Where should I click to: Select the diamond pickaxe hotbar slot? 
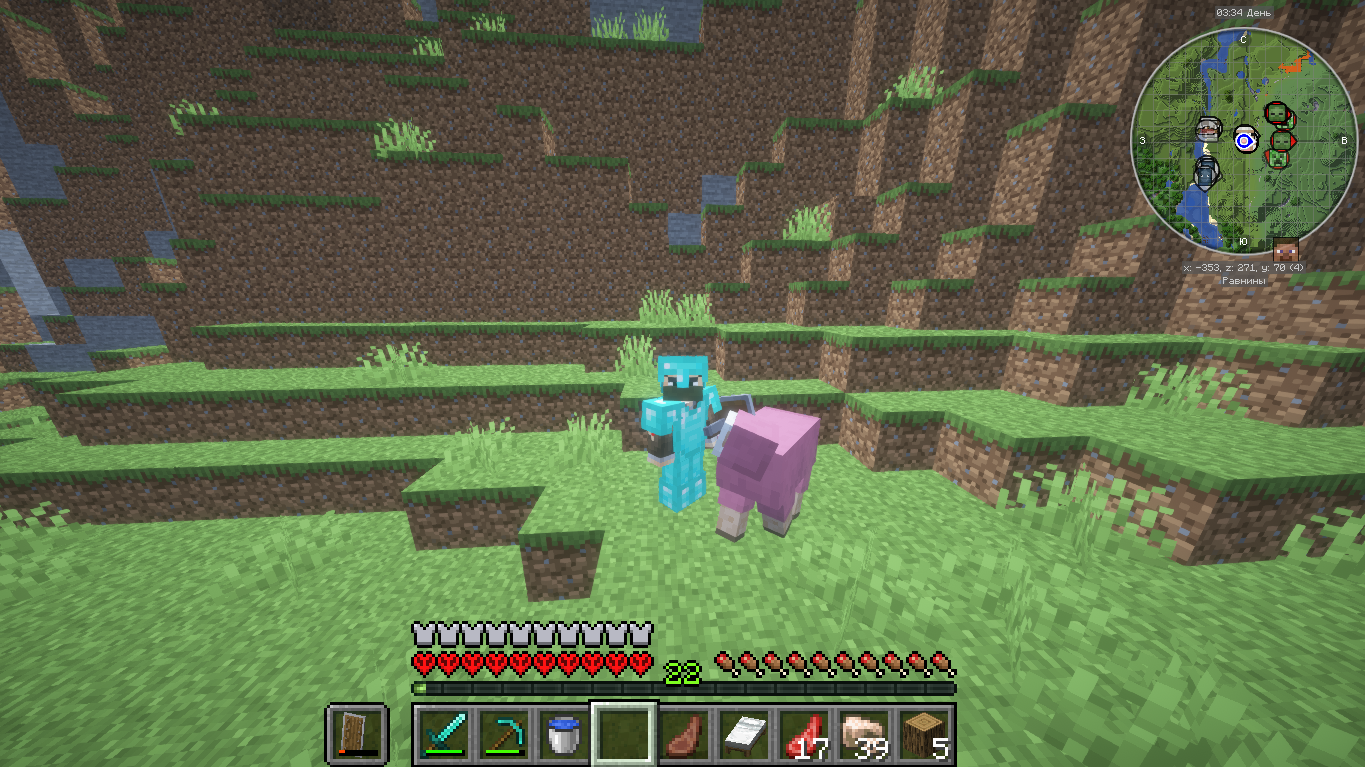502,734
